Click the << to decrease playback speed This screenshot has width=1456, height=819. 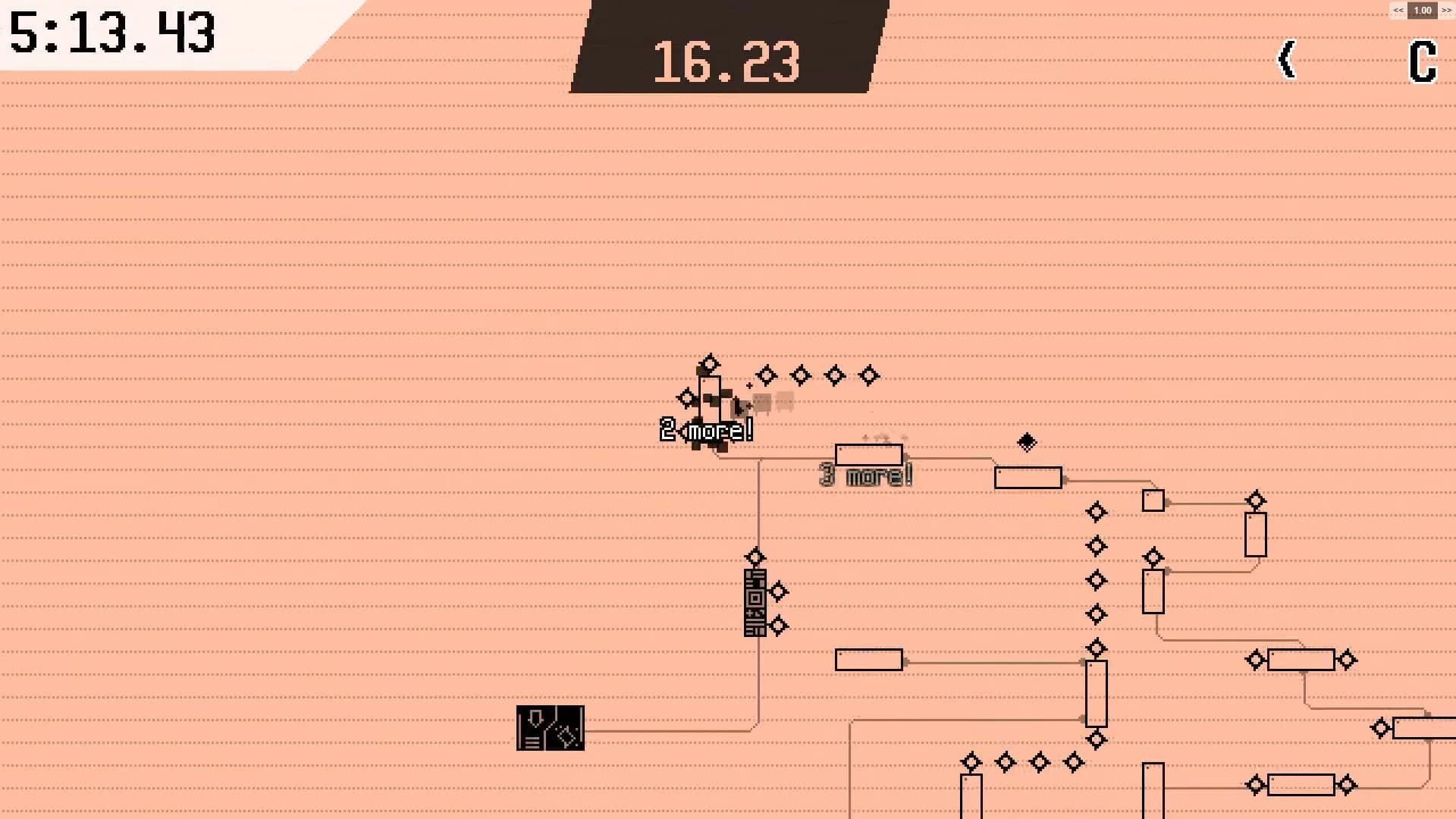pos(1398,10)
